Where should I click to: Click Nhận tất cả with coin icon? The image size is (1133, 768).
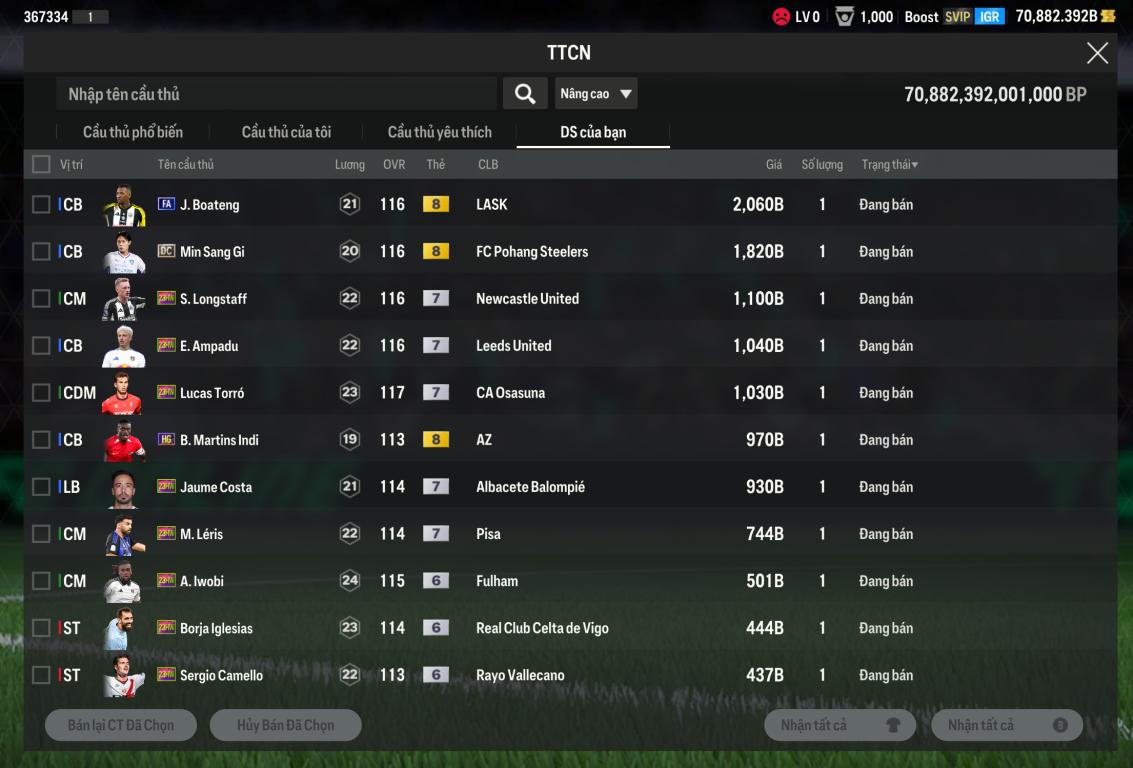point(1006,725)
